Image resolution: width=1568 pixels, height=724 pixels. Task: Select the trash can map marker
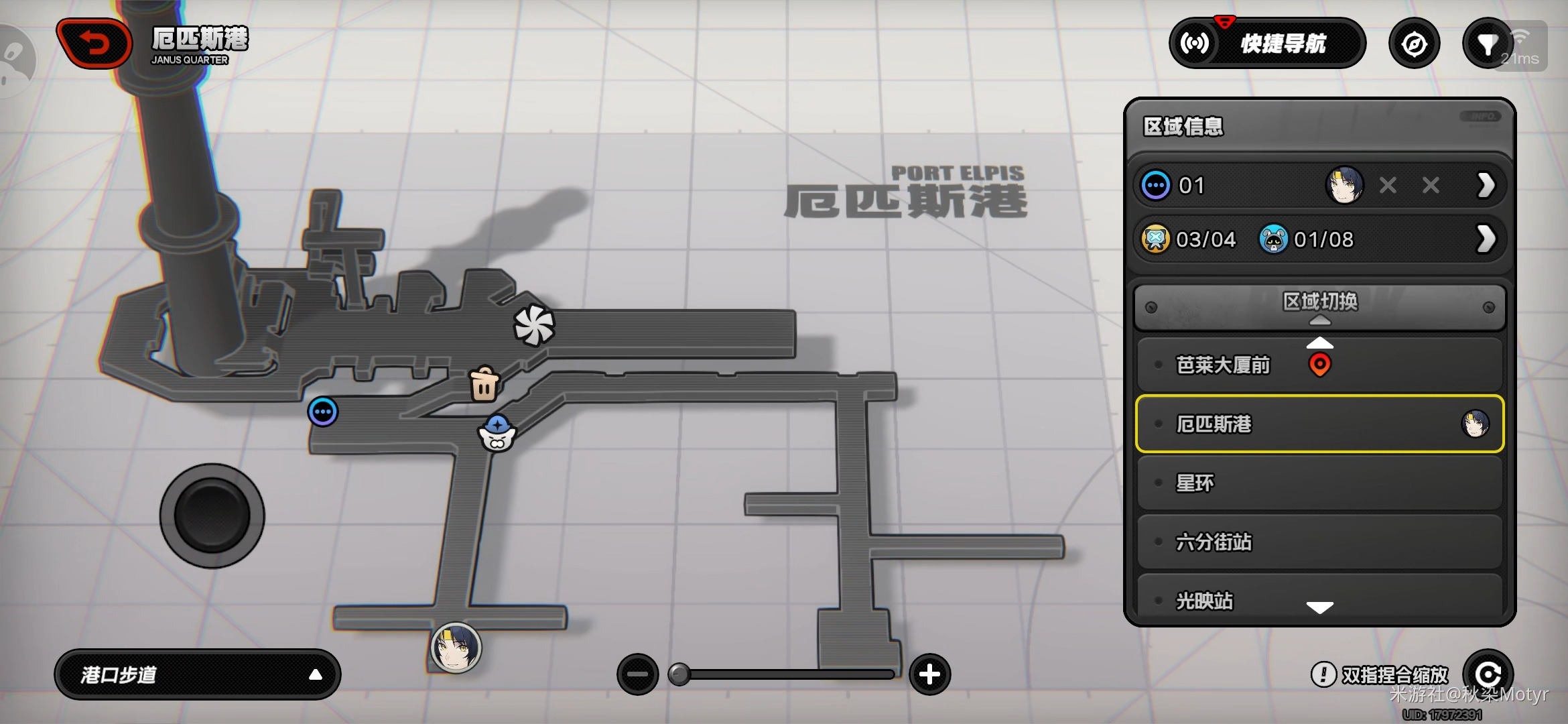pos(484,384)
